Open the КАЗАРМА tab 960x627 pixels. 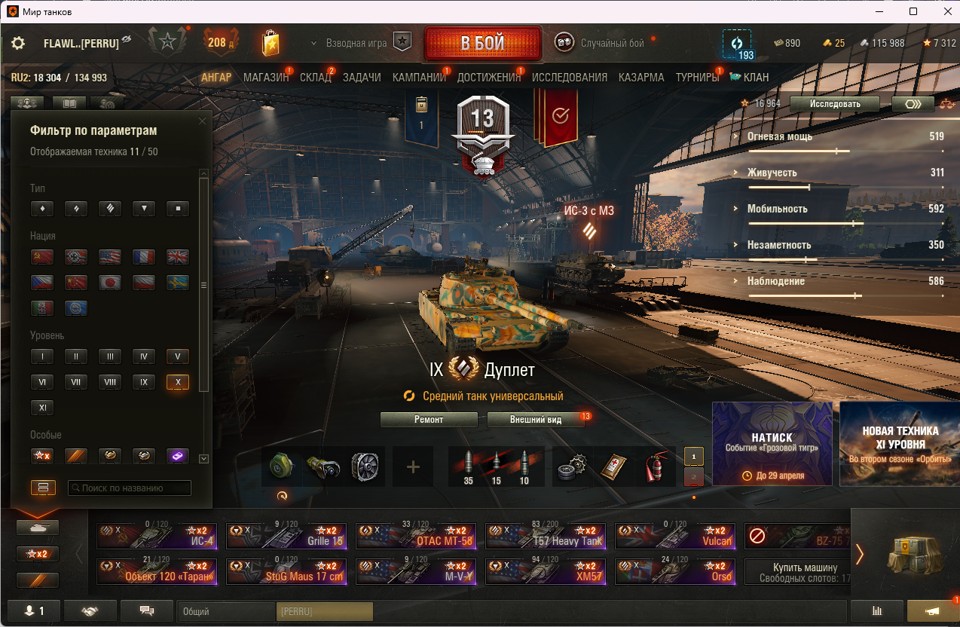[641, 77]
